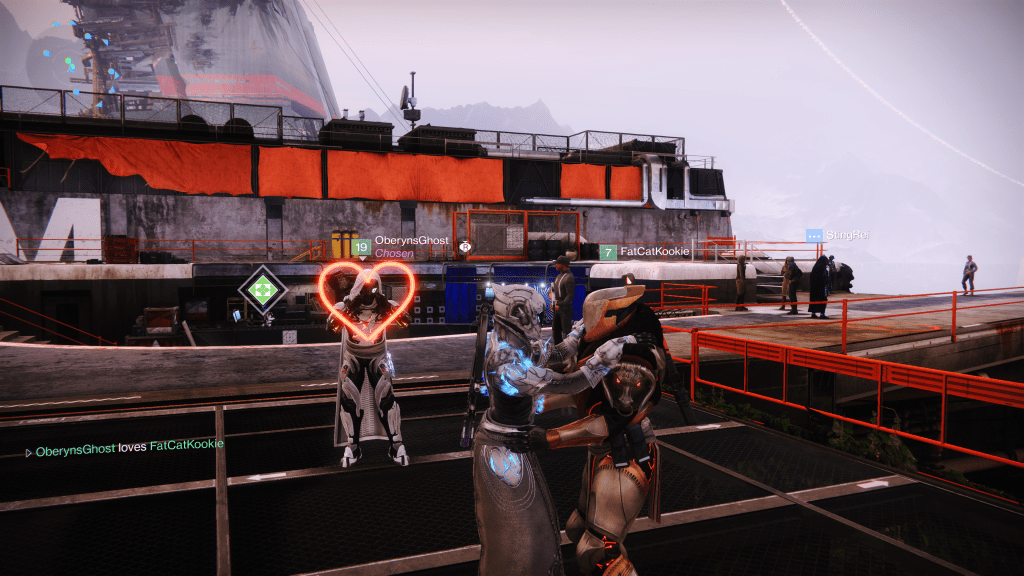The height and width of the screenshot is (576, 1024).
Task: Click the small round vendor marker icon
Action: (464, 246)
